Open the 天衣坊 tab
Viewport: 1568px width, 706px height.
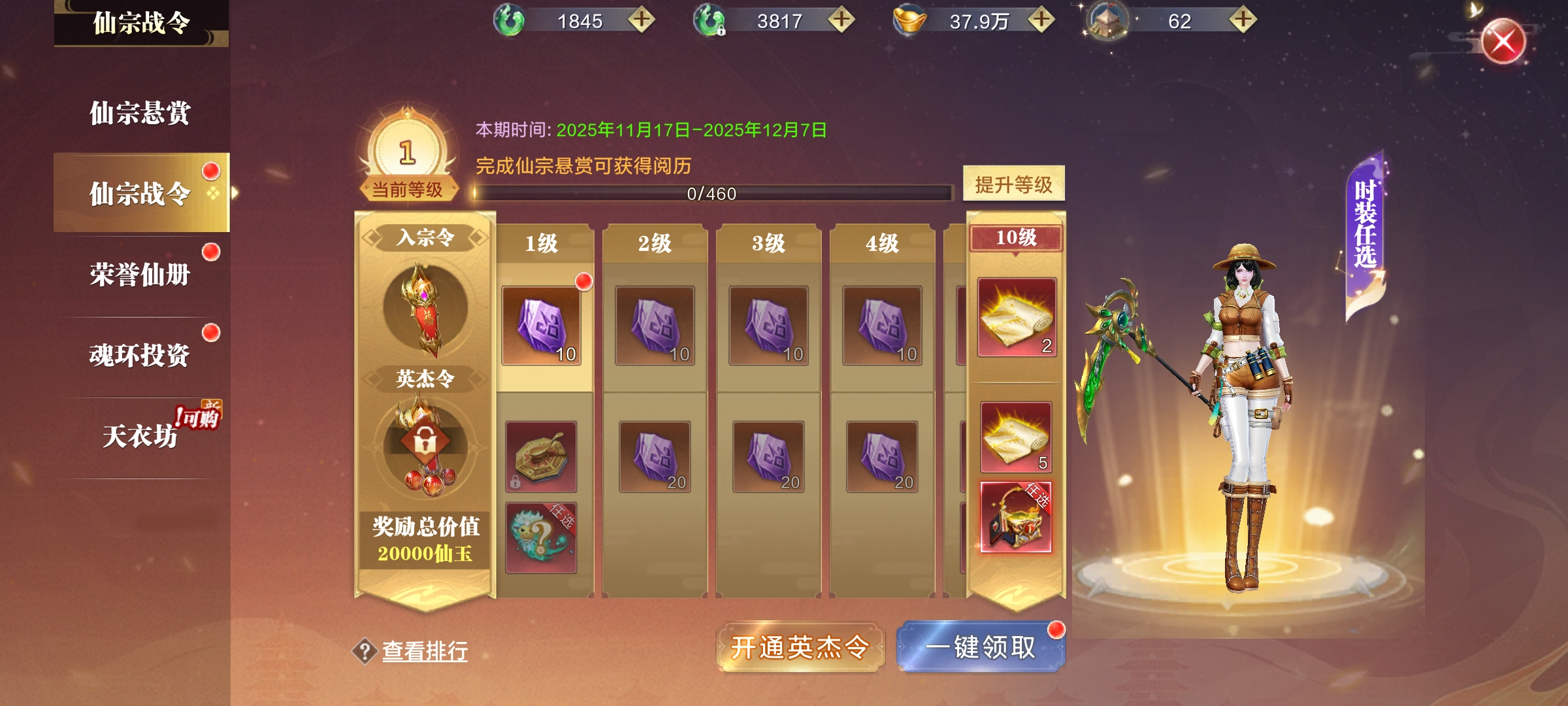(140, 436)
